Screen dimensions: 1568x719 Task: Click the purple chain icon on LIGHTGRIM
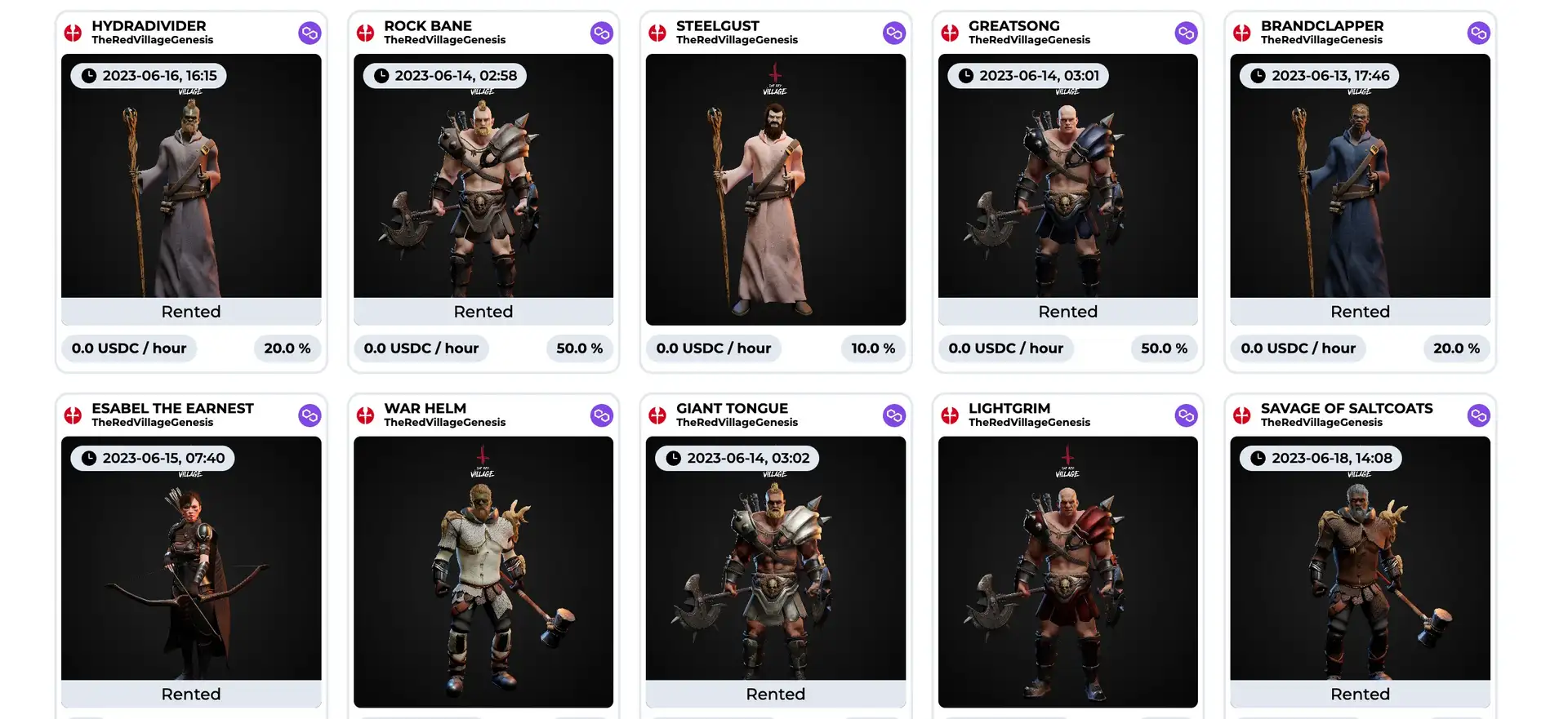click(1186, 416)
